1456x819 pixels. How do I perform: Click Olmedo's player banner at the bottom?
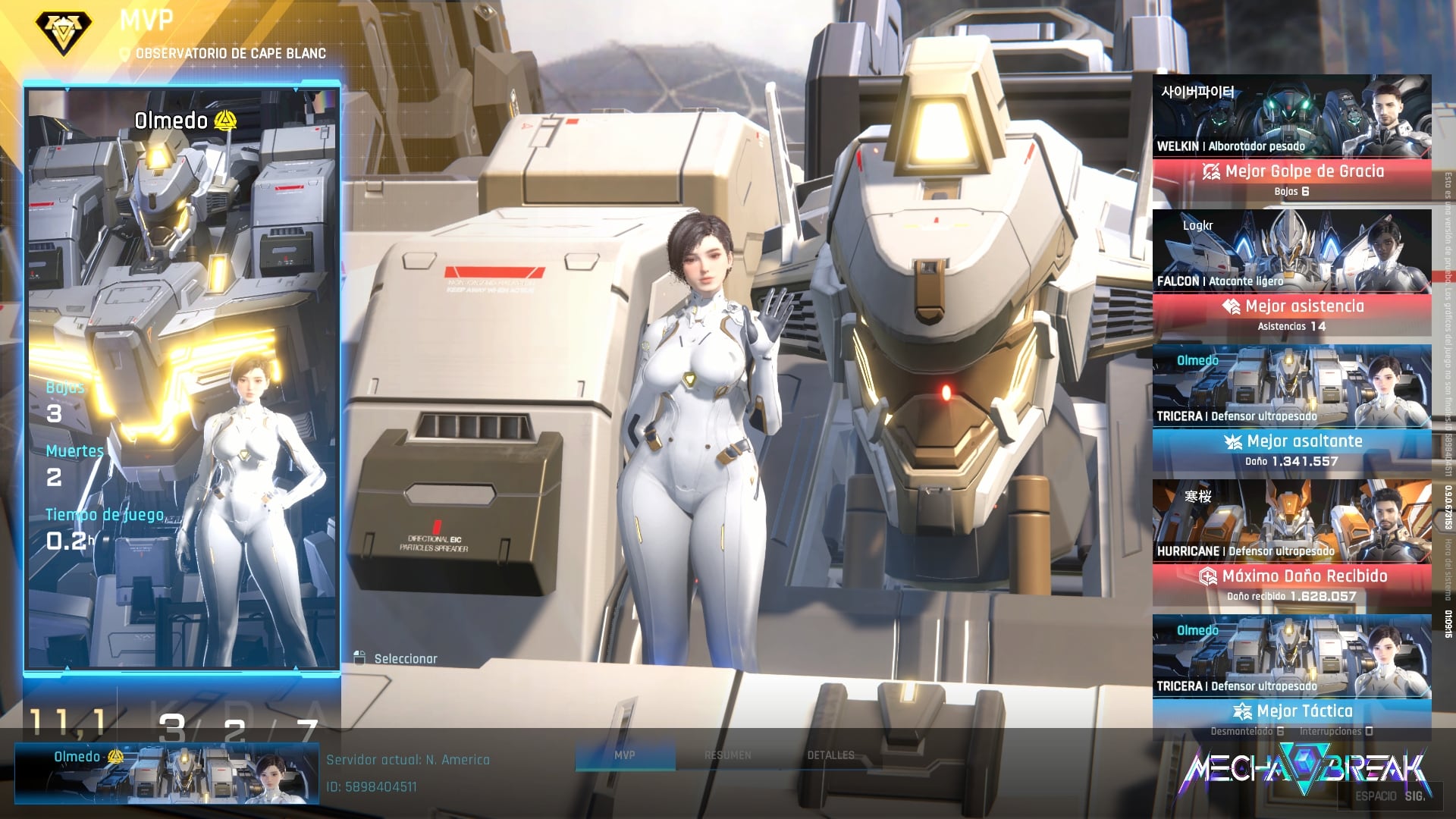167,773
